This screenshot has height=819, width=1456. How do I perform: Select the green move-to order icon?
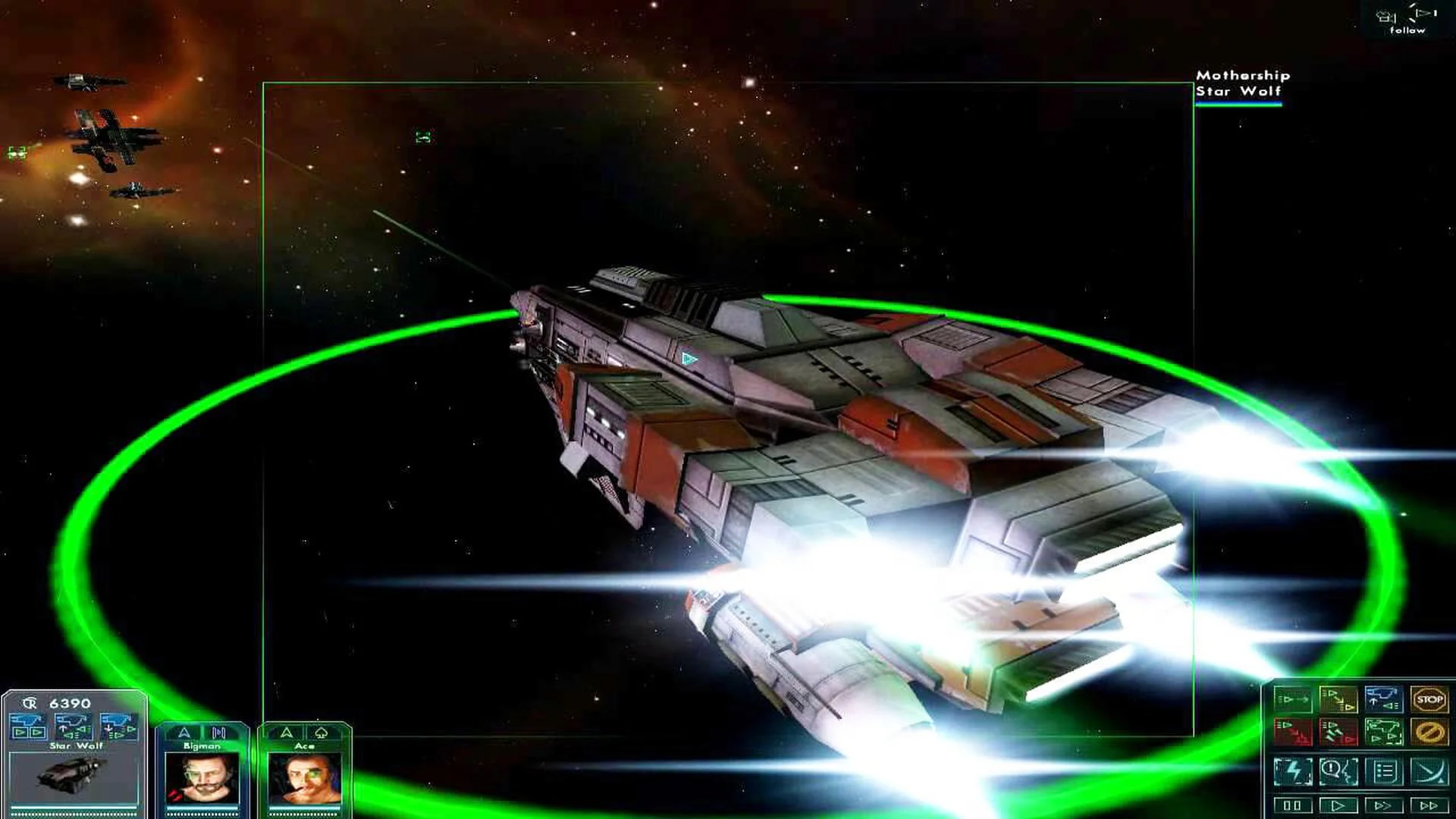[1293, 699]
